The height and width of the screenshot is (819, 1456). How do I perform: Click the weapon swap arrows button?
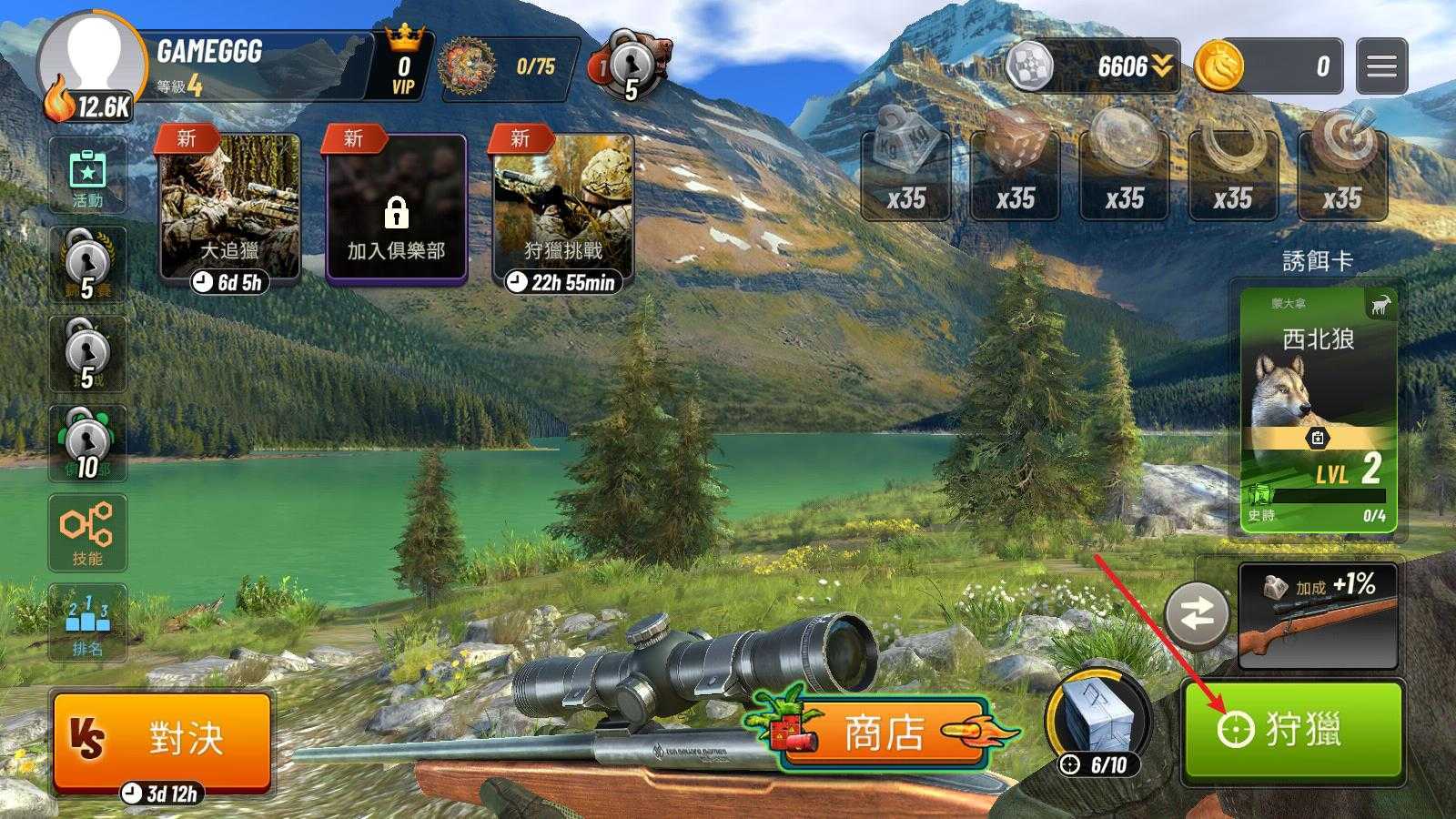(x=1197, y=616)
